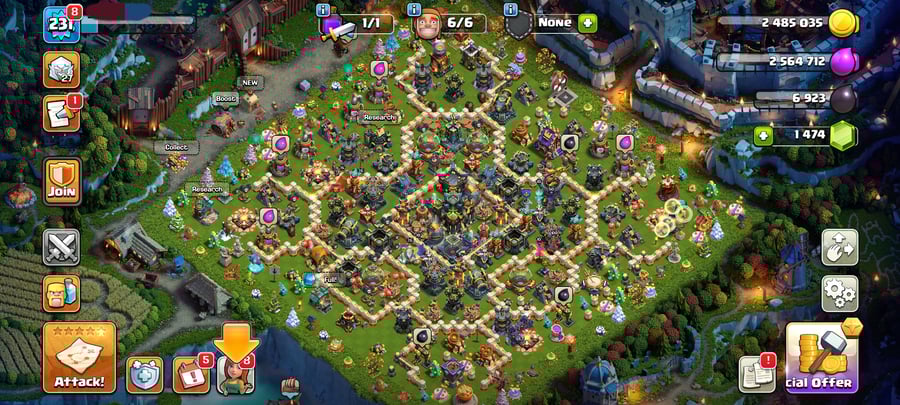The width and height of the screenshot is (900, 405).
Task: Select the hero portrait under the orange arrow
Action: coord(235,375)
